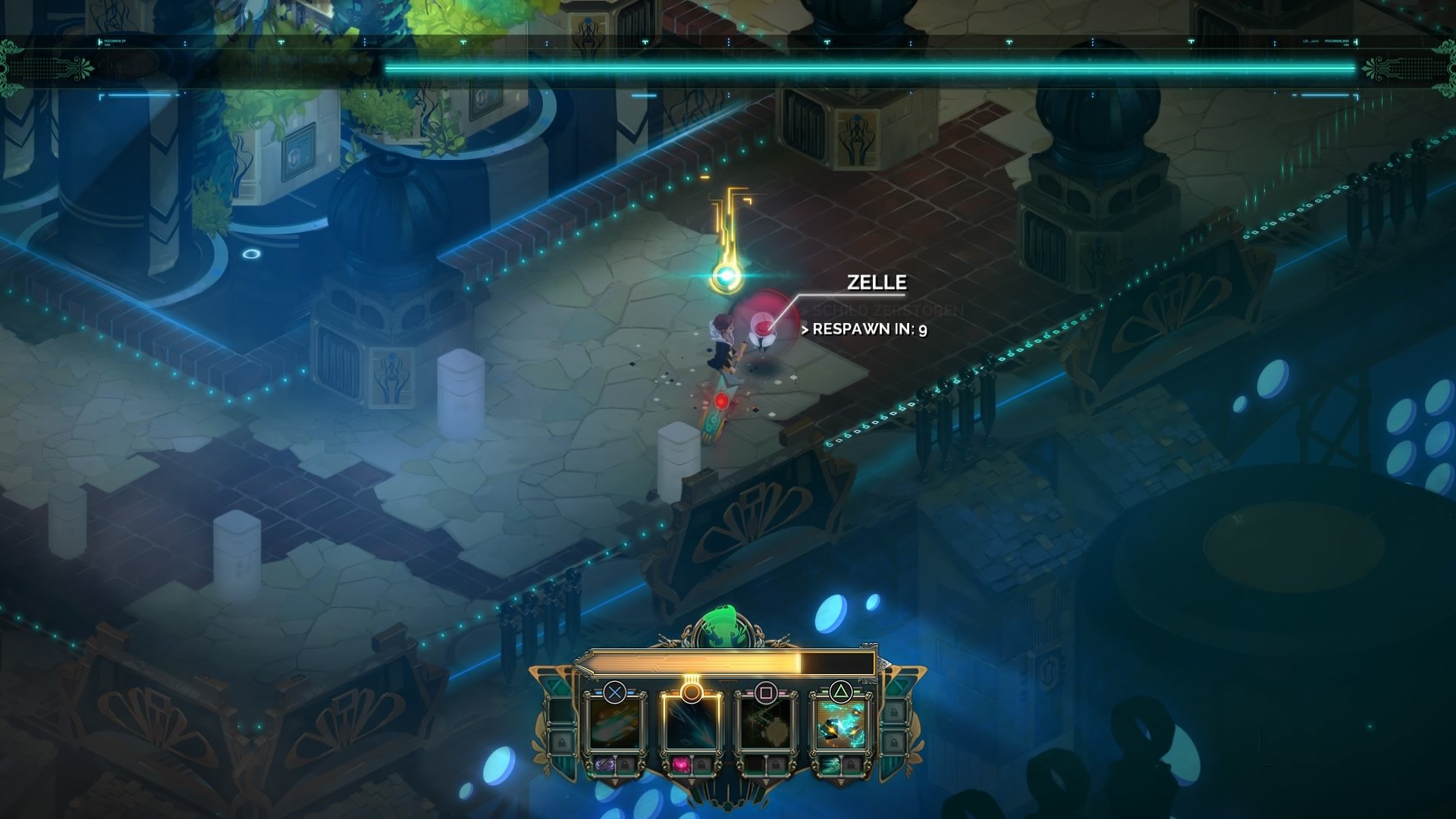Expand the arrow below the Cross function slot
The image size is (1456, 819).
tap(615, 780)
